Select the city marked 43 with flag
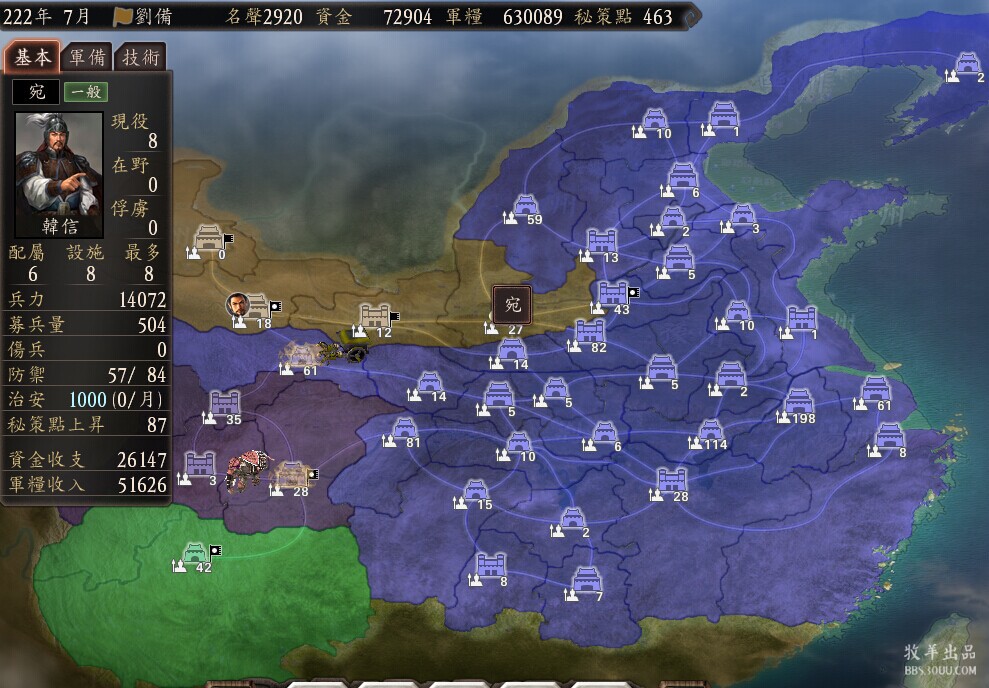989x688 pixels. (x=612, y=295)
